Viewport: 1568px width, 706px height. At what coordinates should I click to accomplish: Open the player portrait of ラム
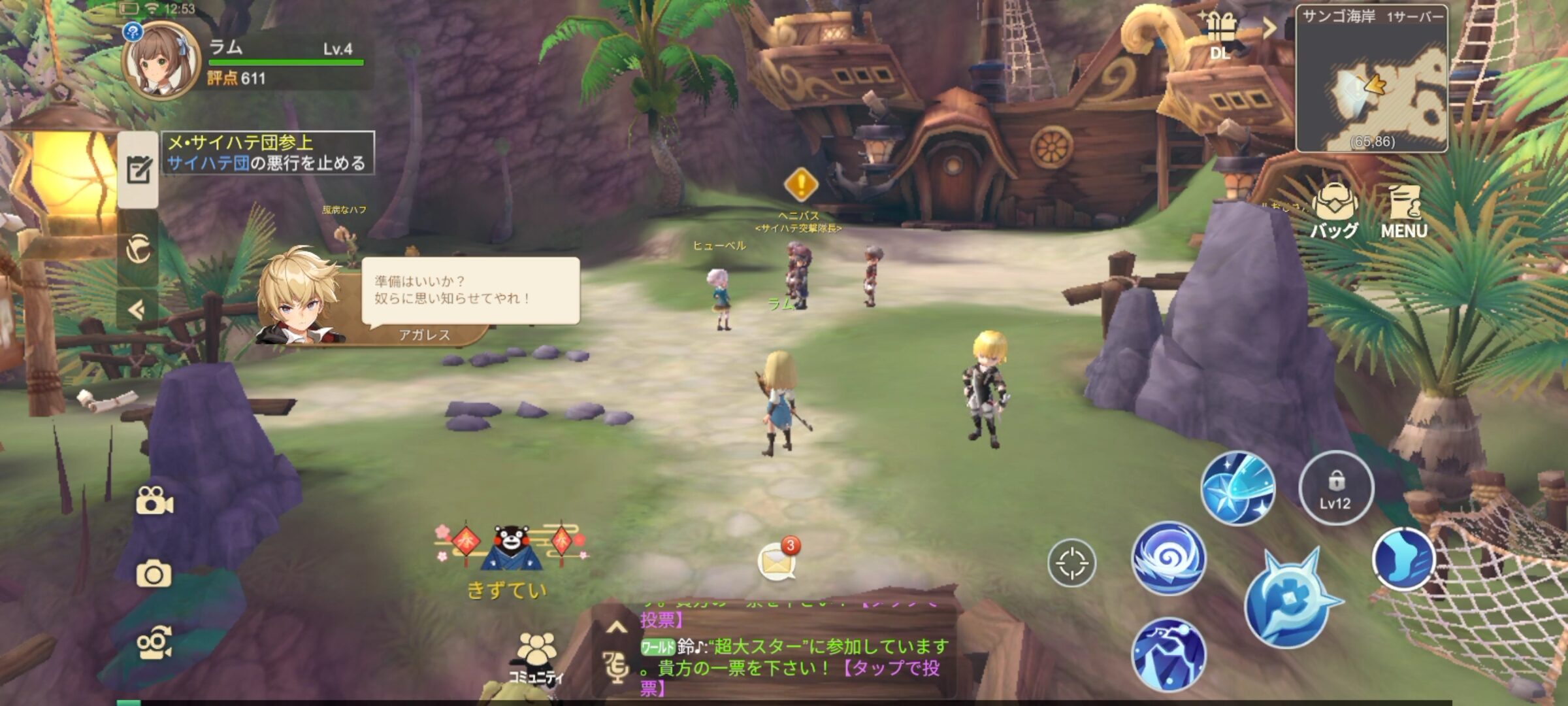tap(161, 61)
